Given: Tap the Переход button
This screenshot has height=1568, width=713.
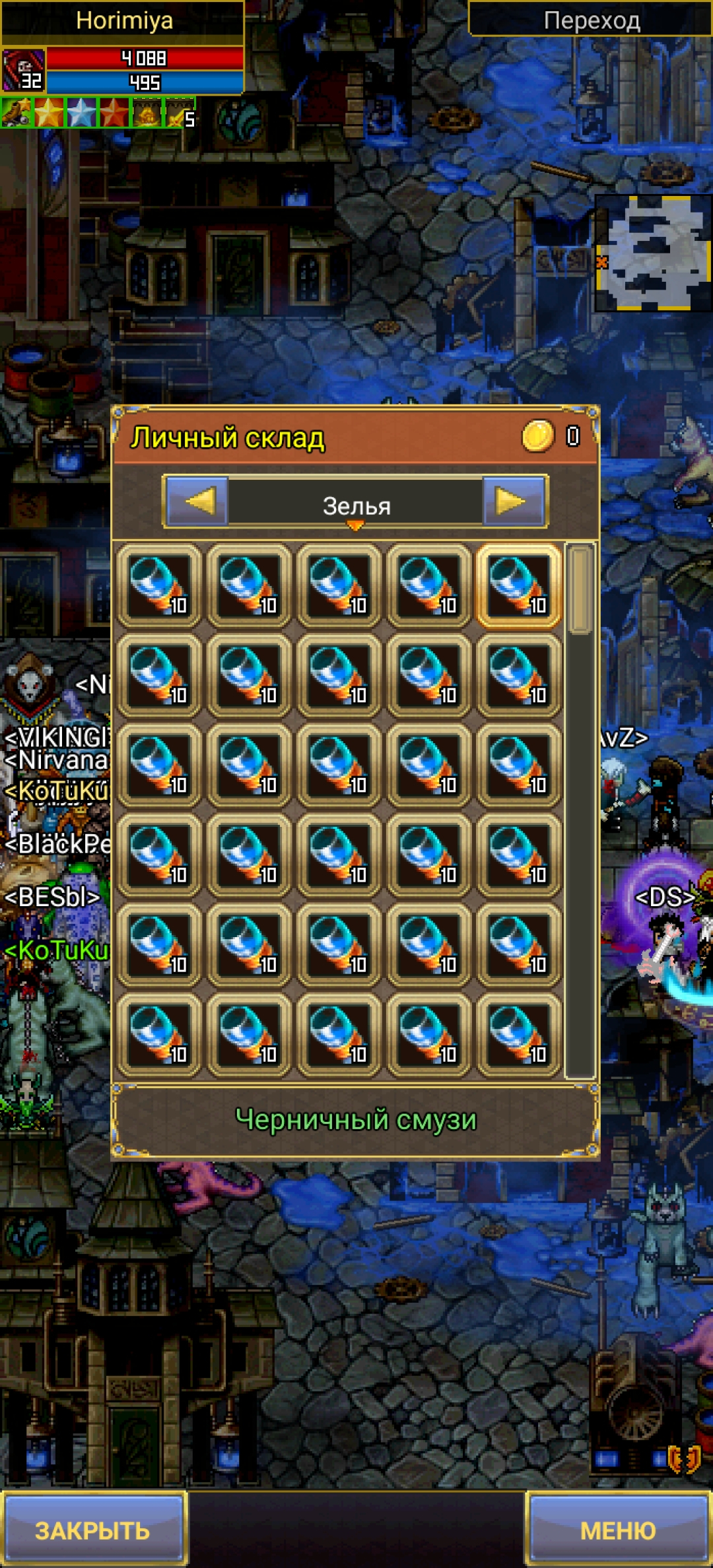Looking at the screenshot, I should point(591,20).
